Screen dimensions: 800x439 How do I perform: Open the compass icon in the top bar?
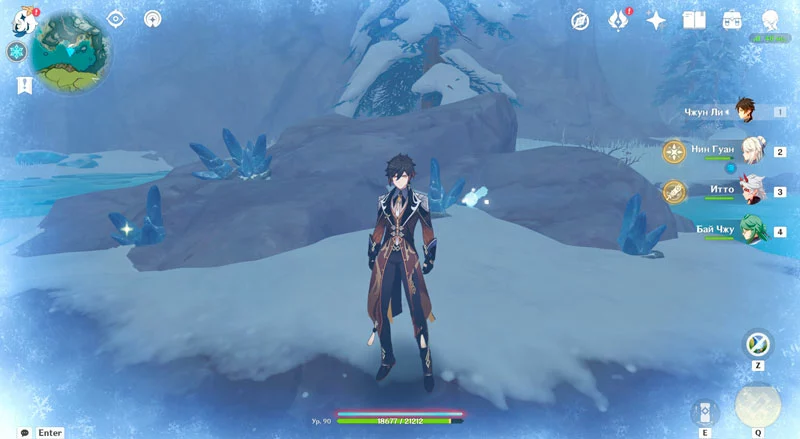point(580,20)
